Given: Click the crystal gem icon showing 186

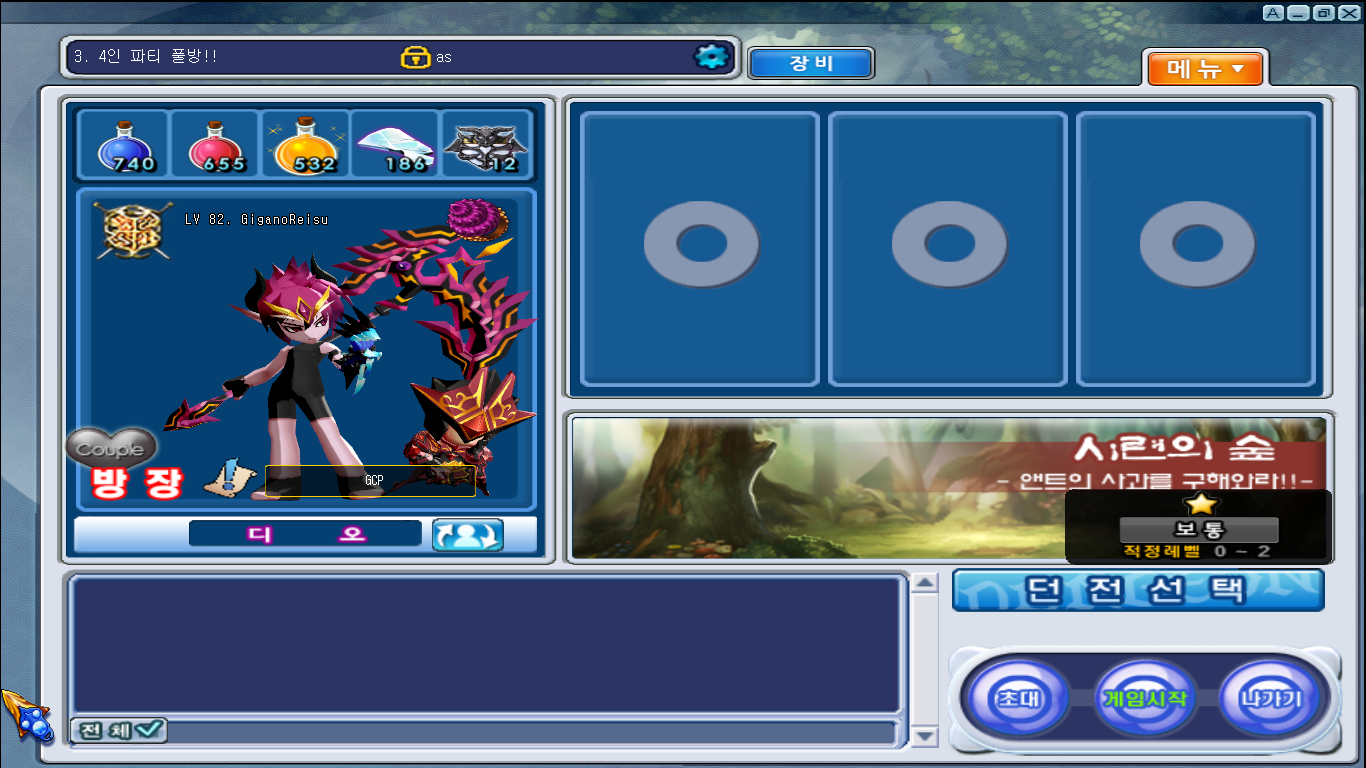Looking at the screenshot, I should pos(394,145).
